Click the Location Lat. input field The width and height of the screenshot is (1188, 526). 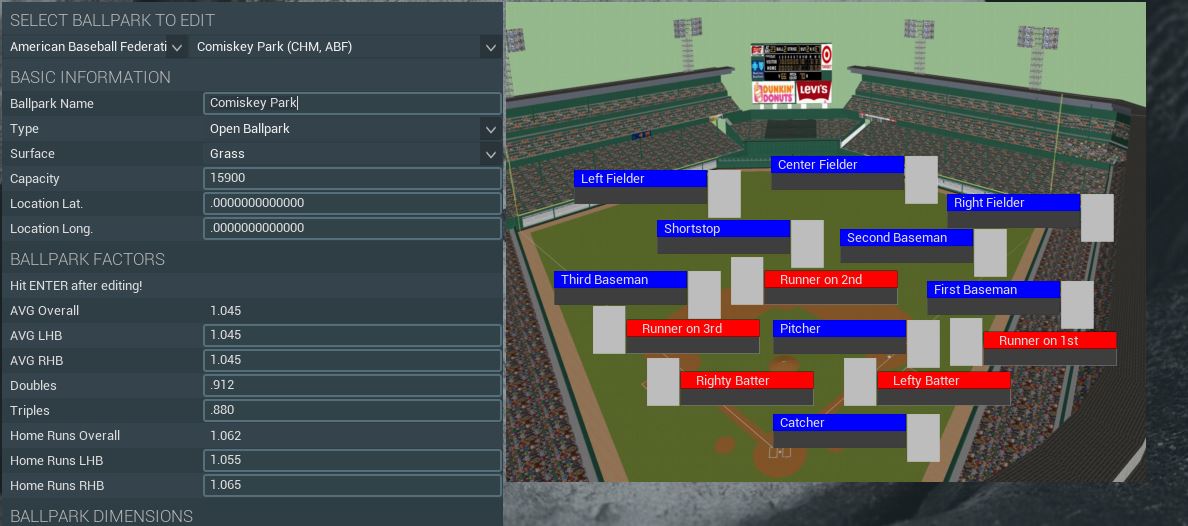click(352, 204)
